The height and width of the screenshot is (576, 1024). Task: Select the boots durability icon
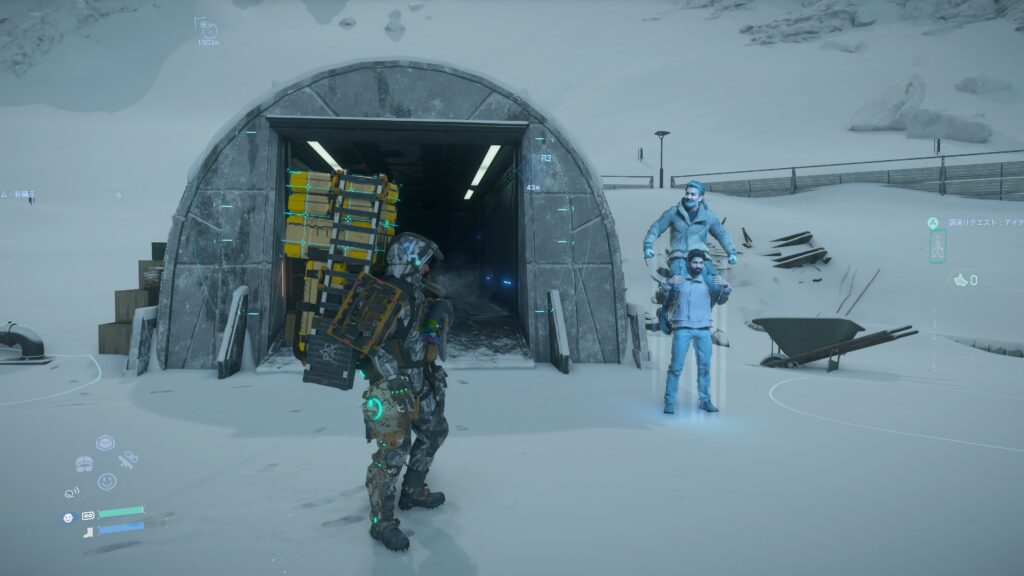(x=87, y=530)
